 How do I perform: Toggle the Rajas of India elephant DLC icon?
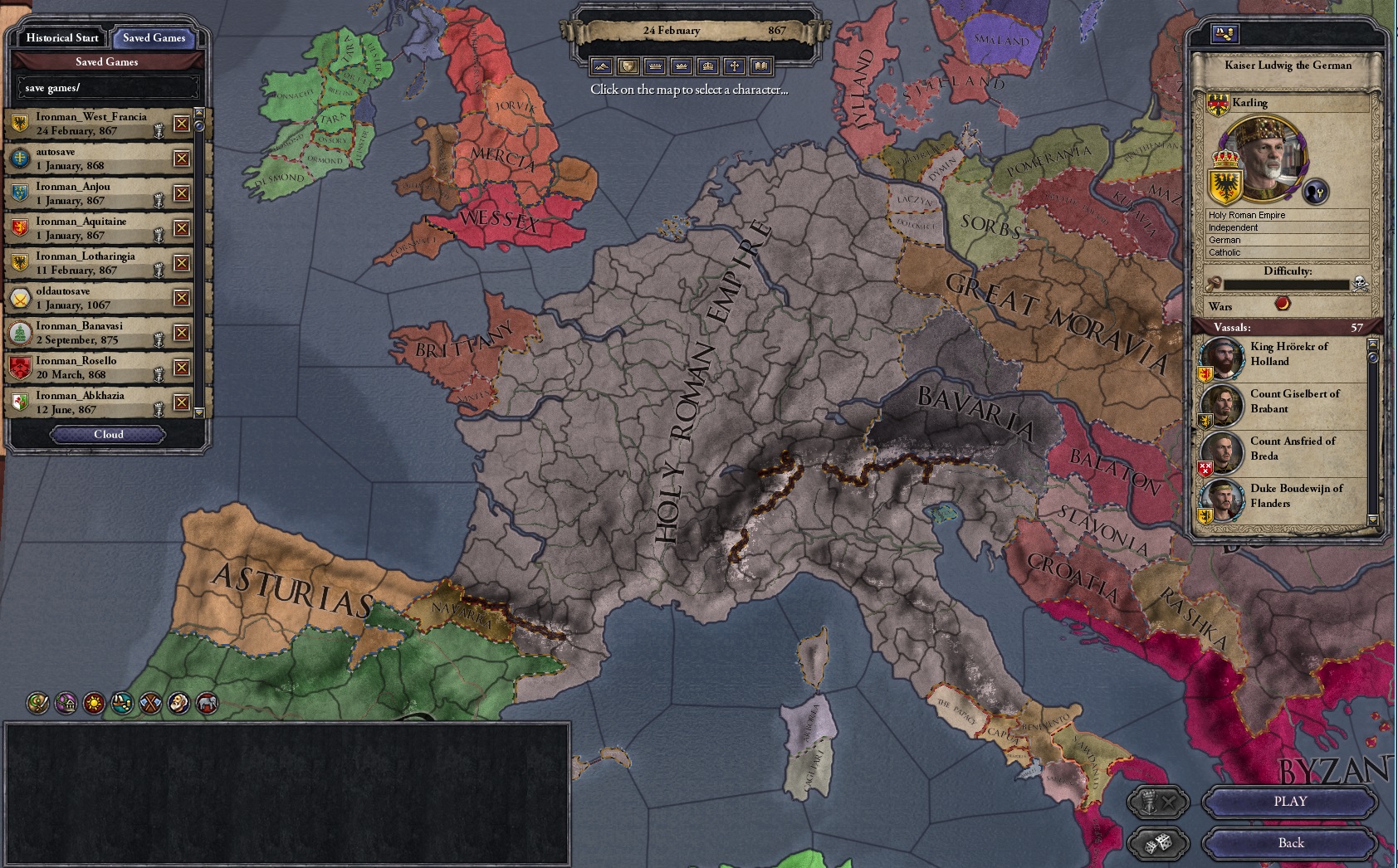(205, 705)
